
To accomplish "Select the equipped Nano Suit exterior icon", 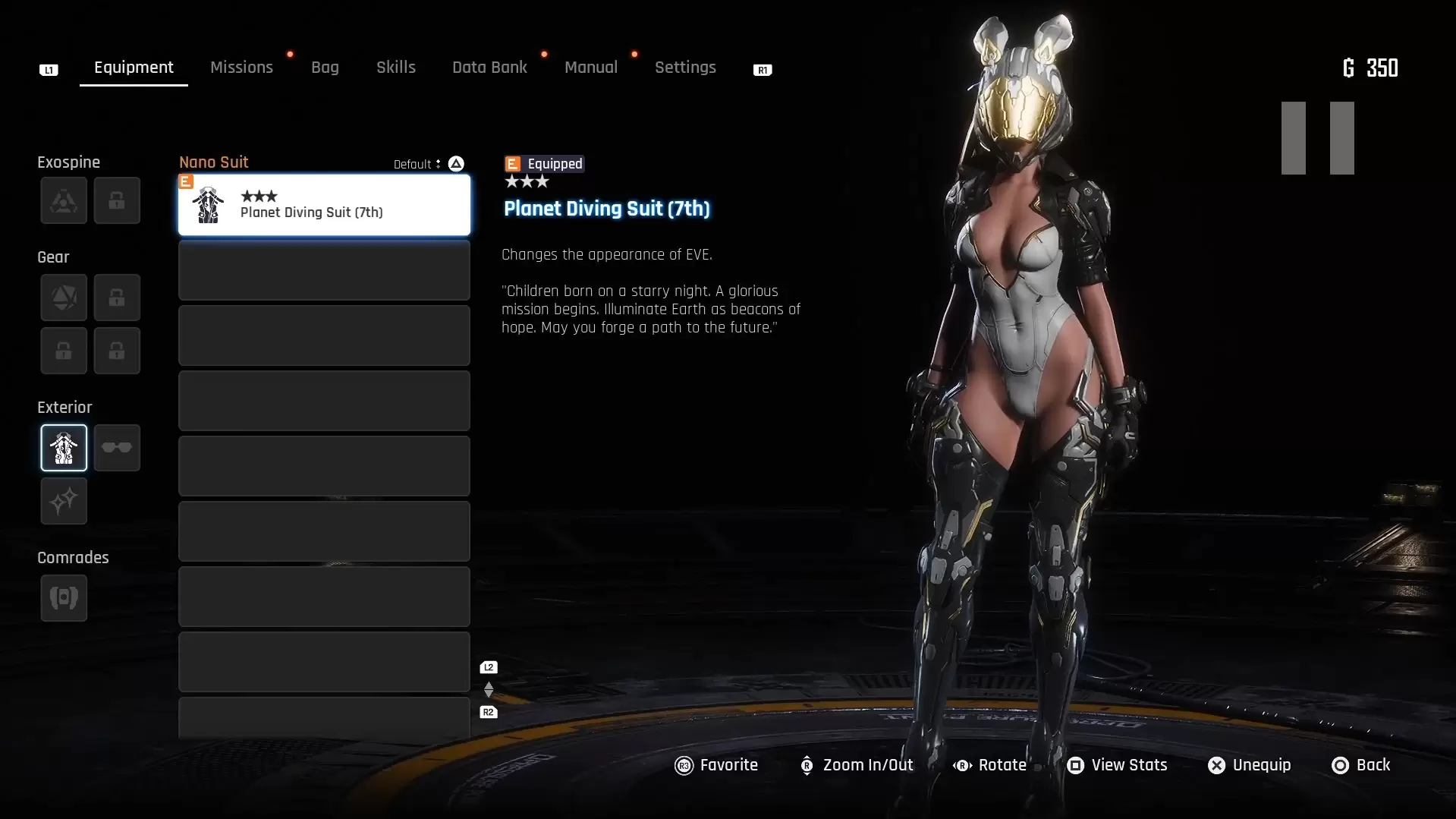I will click(64, 448).
